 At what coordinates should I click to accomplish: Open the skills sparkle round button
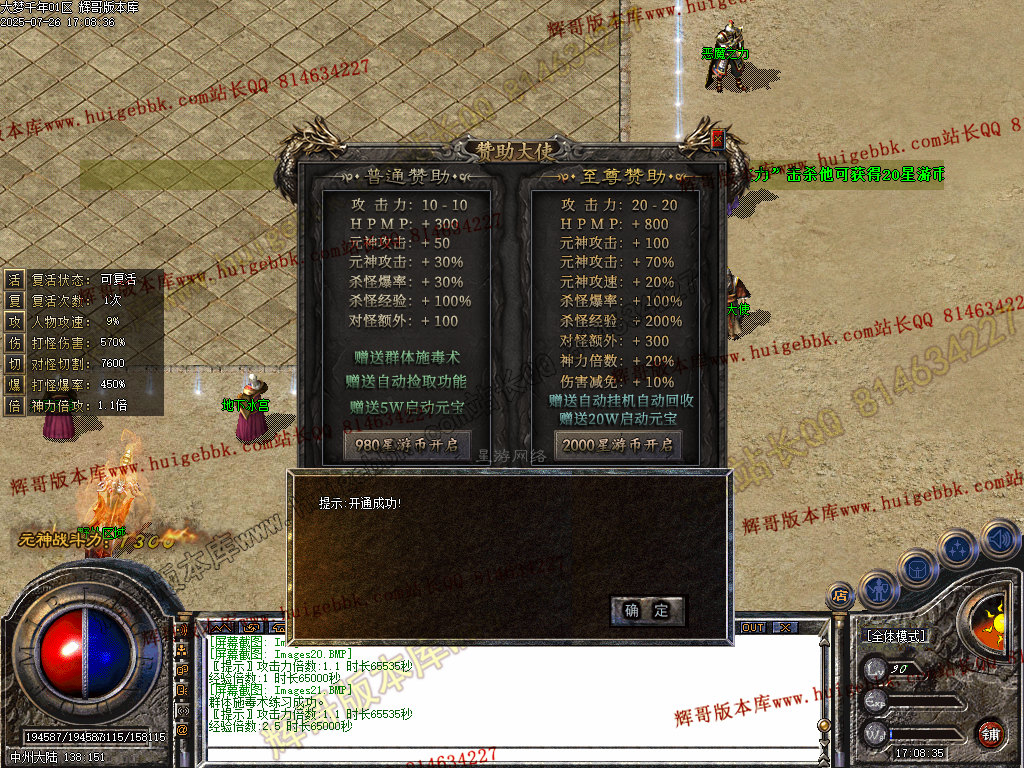pyautogui.click(x=957, y=548)
